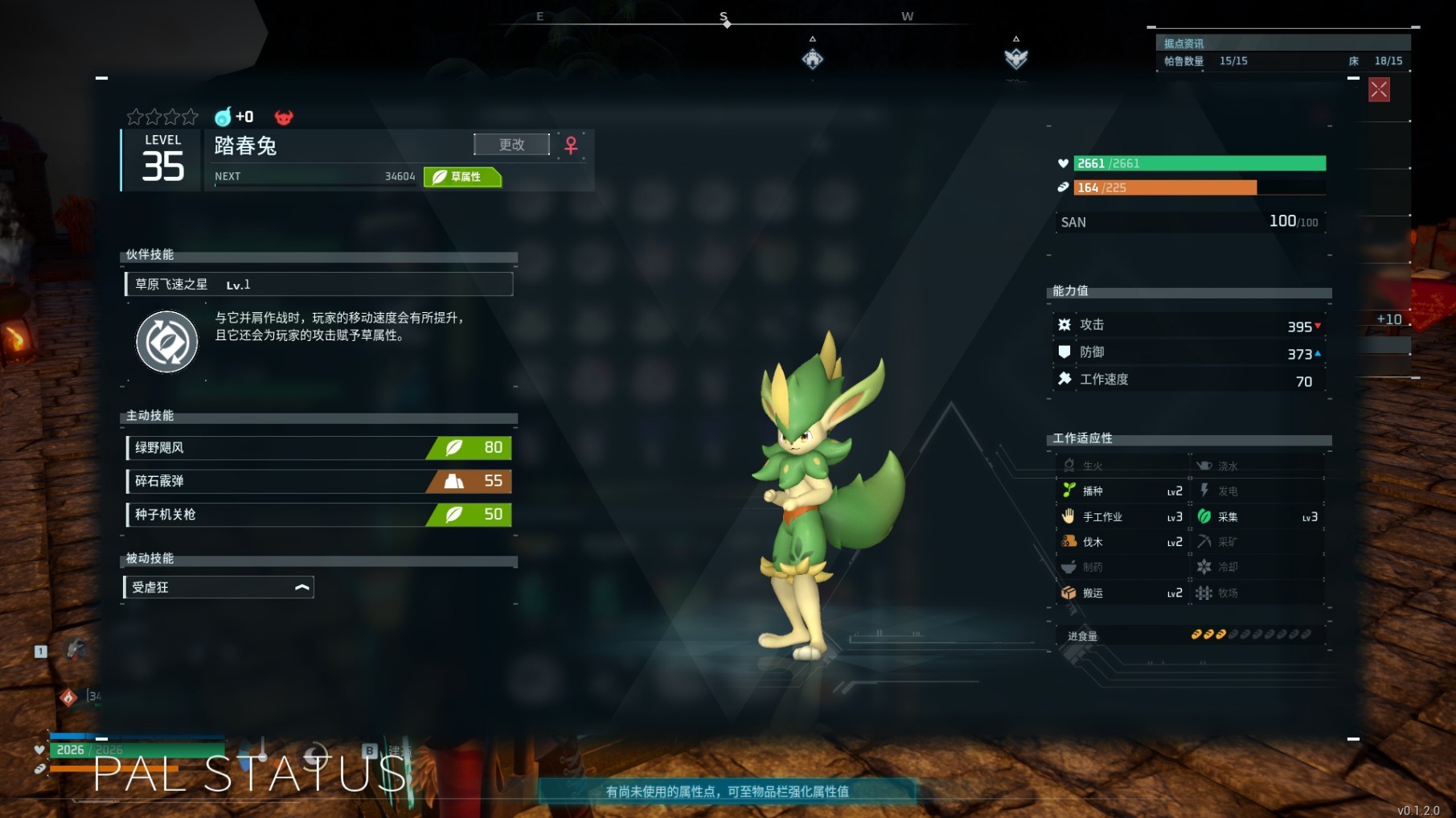Click the 手工作业 handiwork Lv3 icon
1456x818 pixels.
pyautogui.click(x=1069, y=516)
